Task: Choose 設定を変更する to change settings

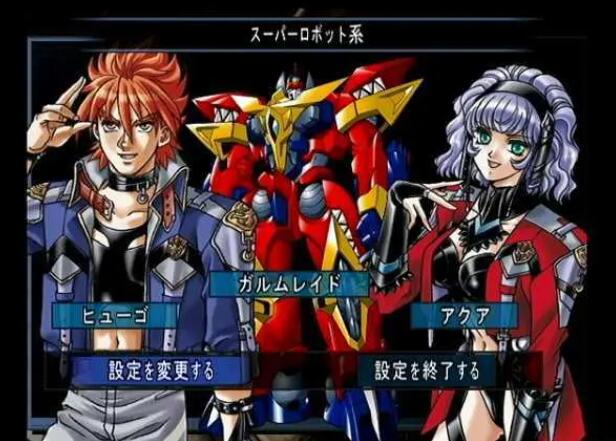Action: tap(160, 371)
